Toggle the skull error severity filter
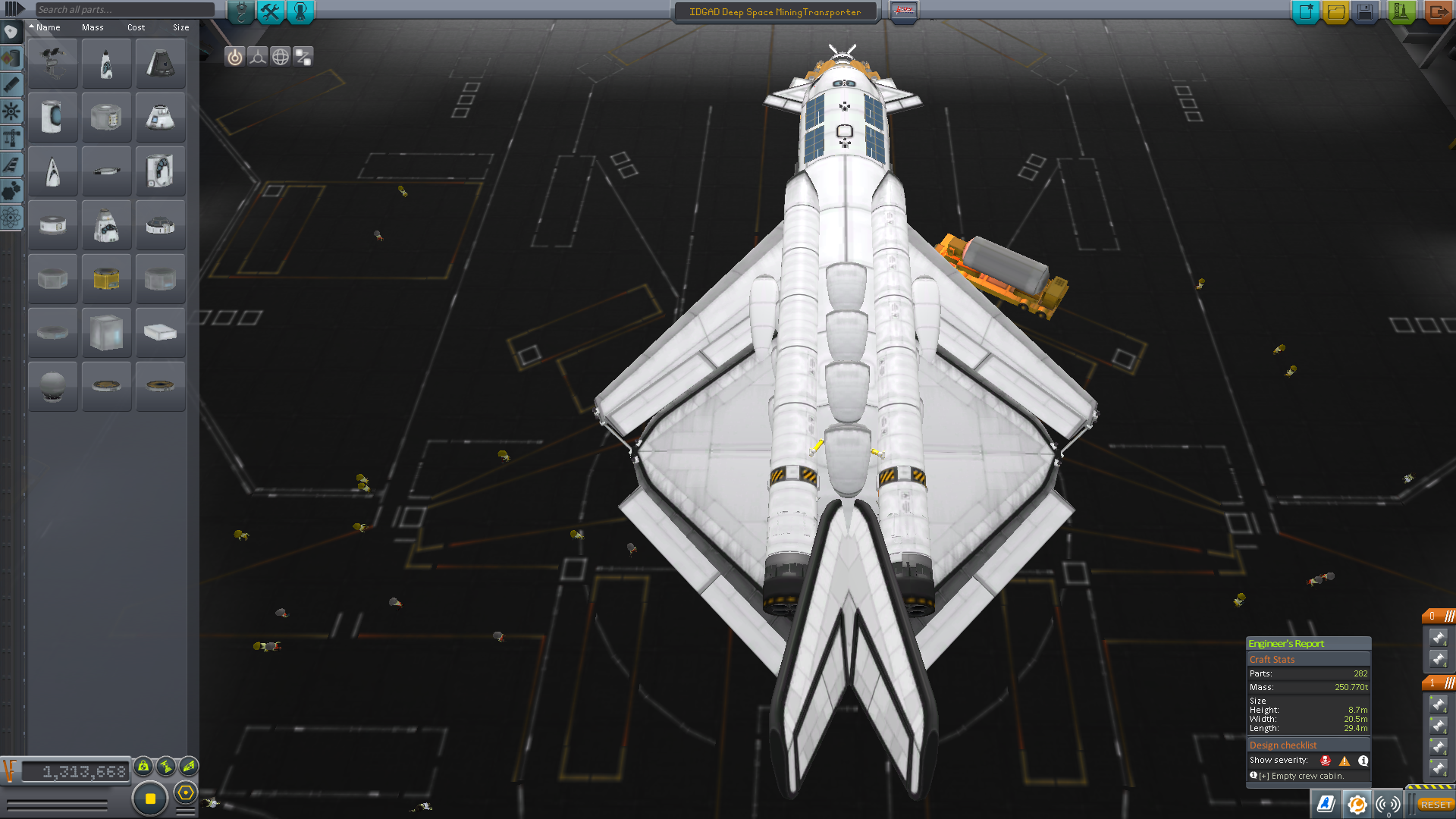Image resolution: width=1456 pixels, height=819 pixels. 1325,761
